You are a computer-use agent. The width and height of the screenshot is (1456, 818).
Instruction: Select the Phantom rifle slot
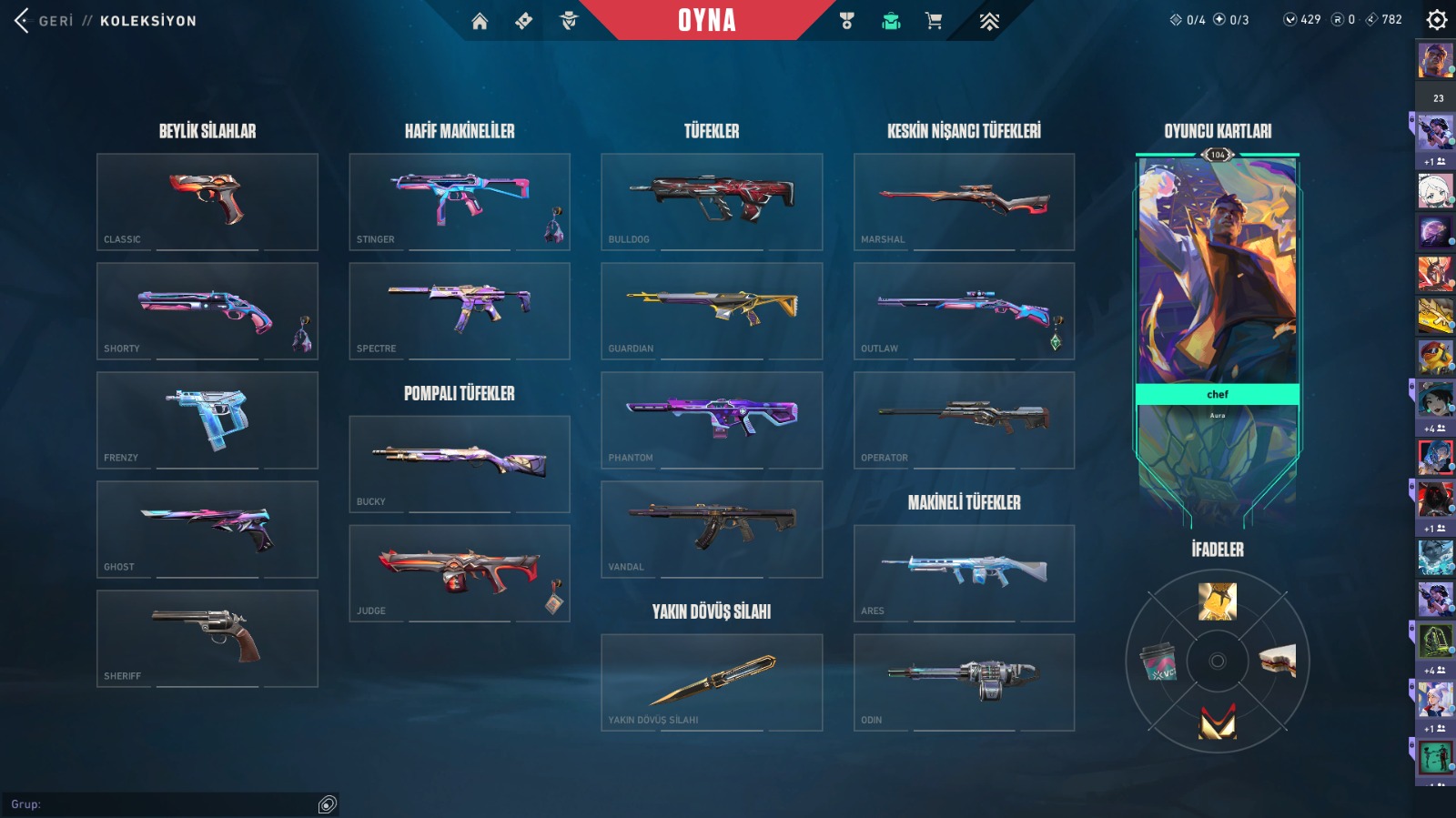pos(712,419)
